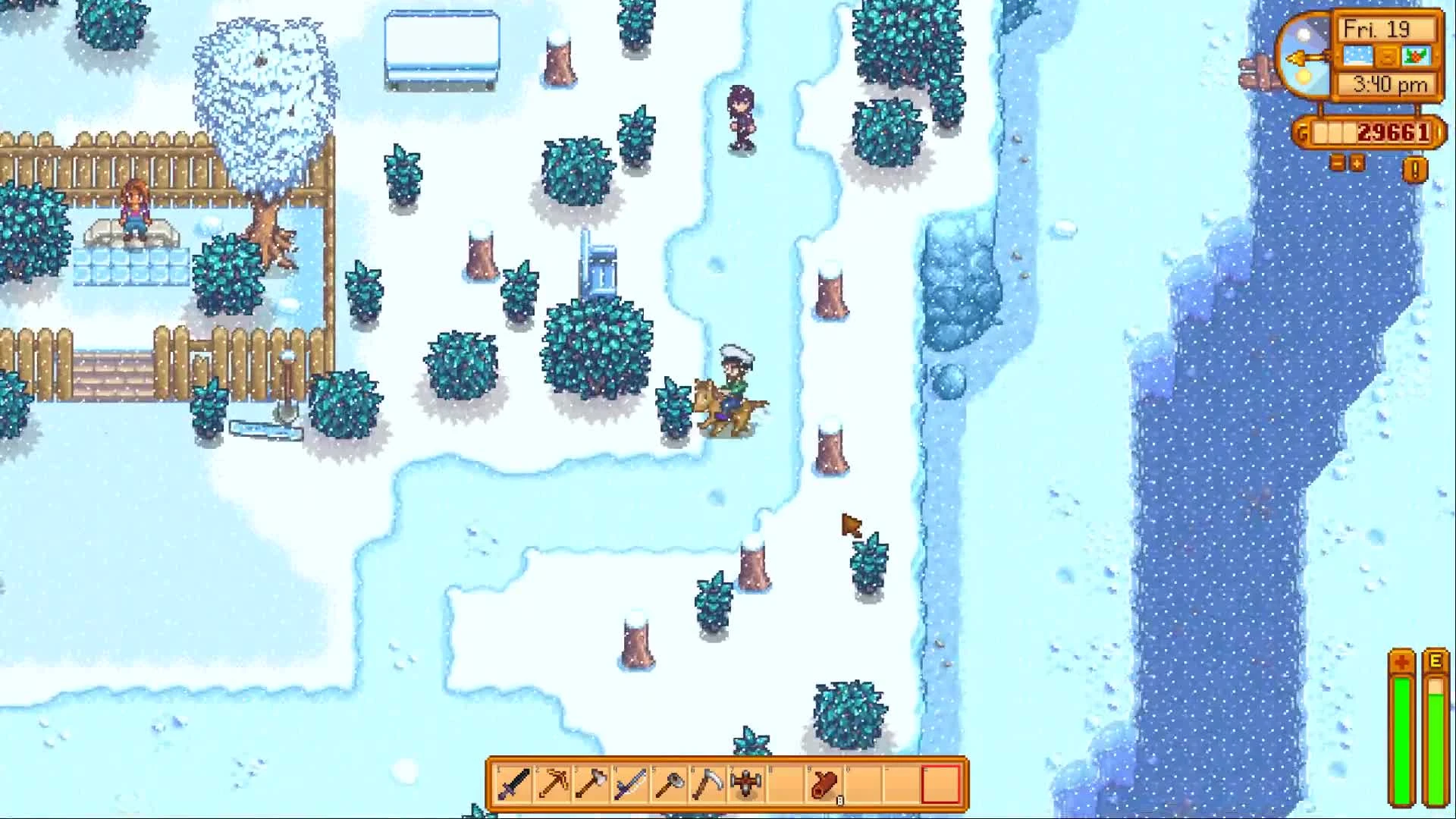Select the hoe in hotbar slot 6

(x=708, y=784)
